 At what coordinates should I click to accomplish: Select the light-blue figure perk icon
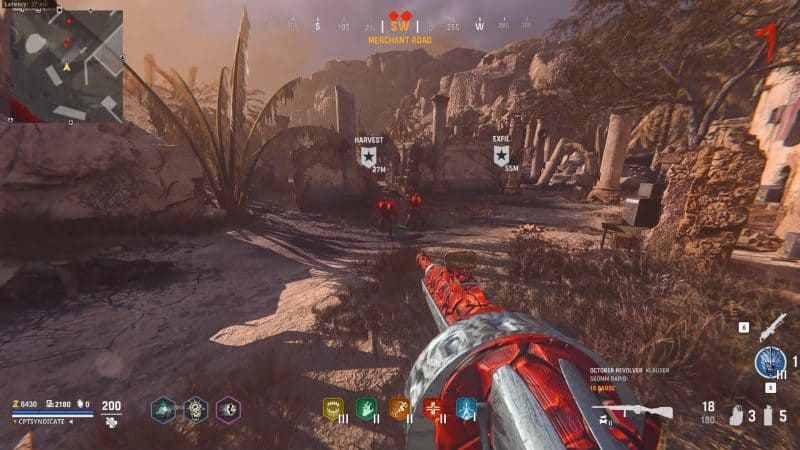[x=466, y=408]
